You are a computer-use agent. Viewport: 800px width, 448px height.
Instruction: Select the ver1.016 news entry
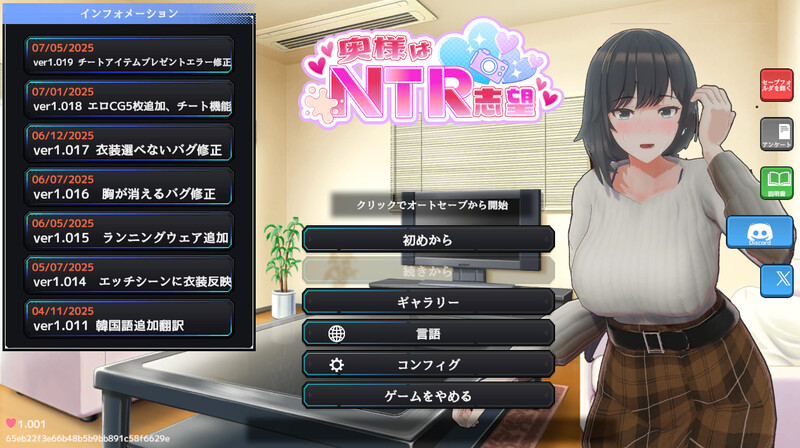[131, 187]
